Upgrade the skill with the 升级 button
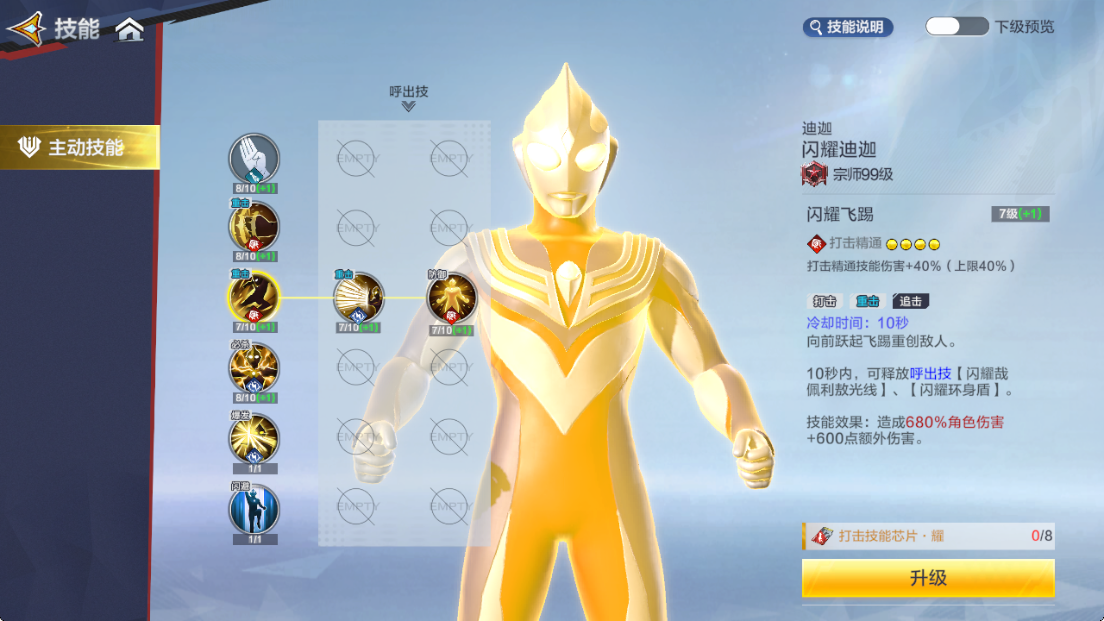This screenshot has width=1104, height=621. click(x=927, y=578)
